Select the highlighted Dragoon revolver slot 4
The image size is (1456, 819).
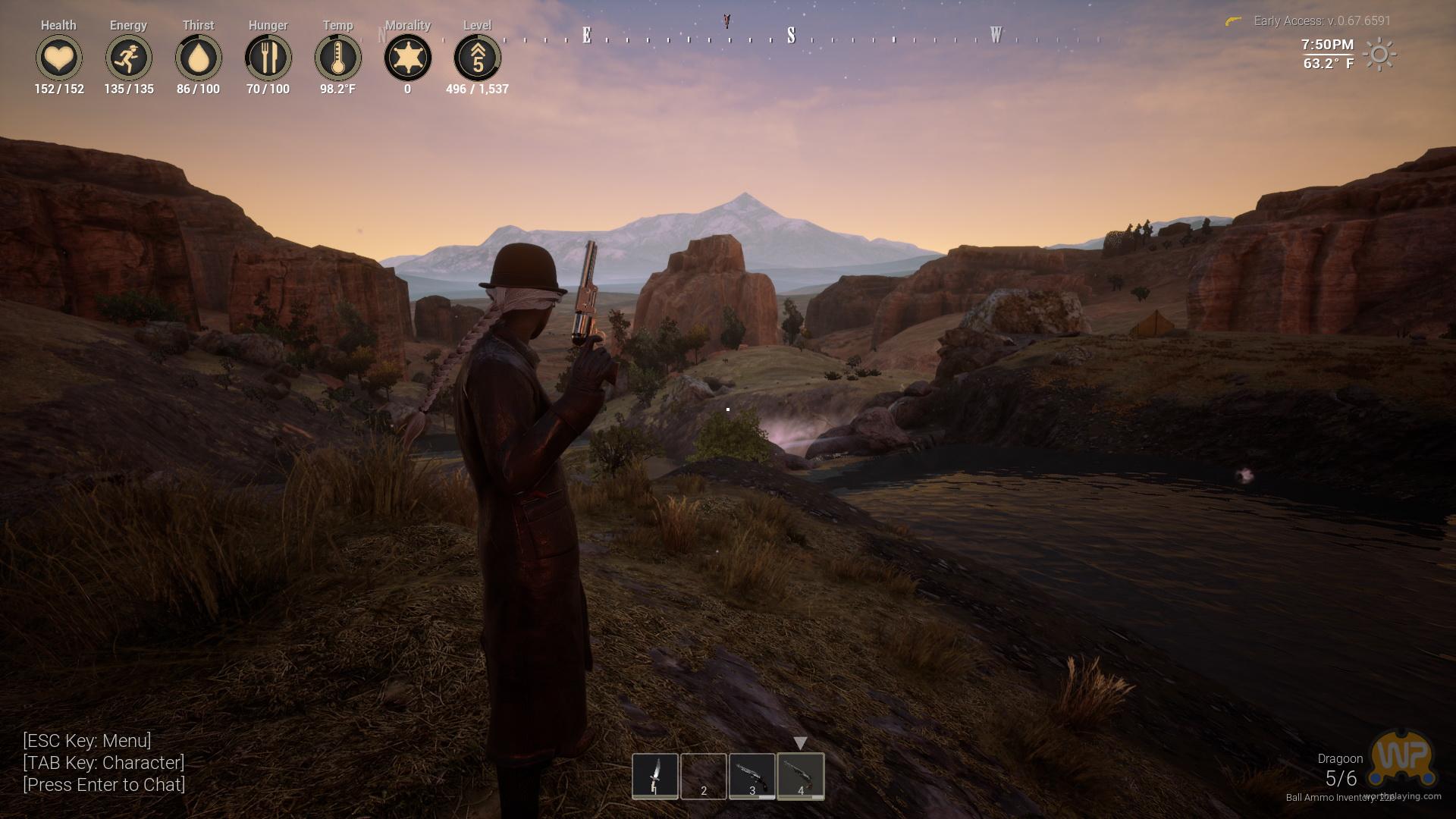tap(801, 776)
